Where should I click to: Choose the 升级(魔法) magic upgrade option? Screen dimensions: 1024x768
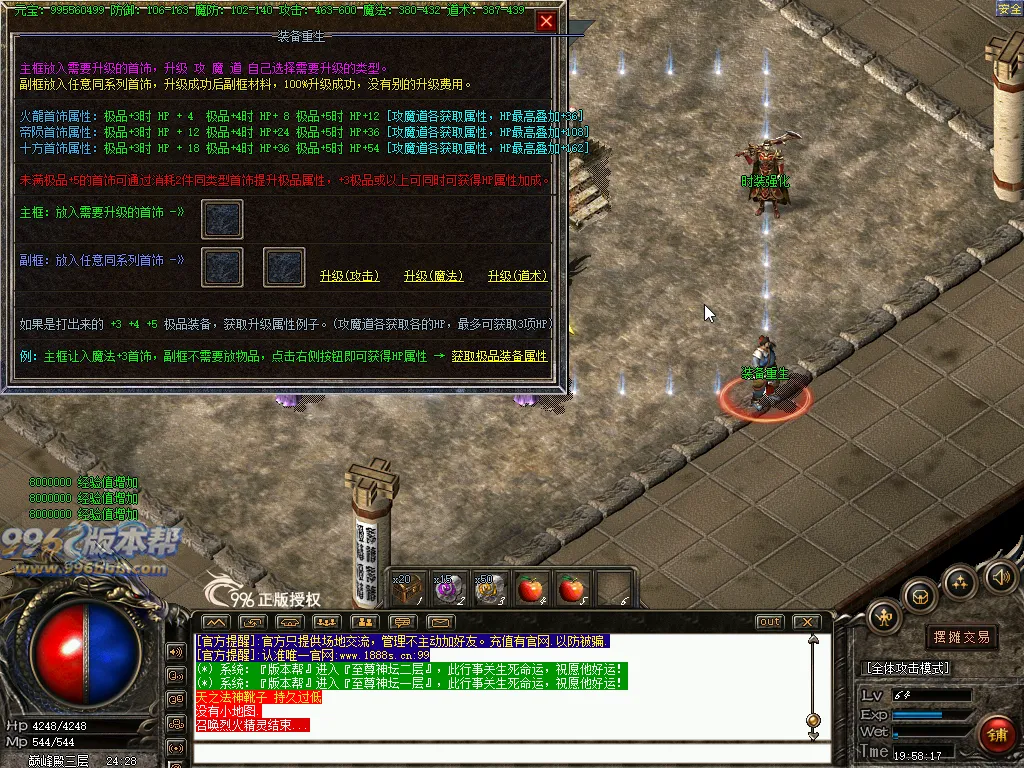tap(434, 276)
